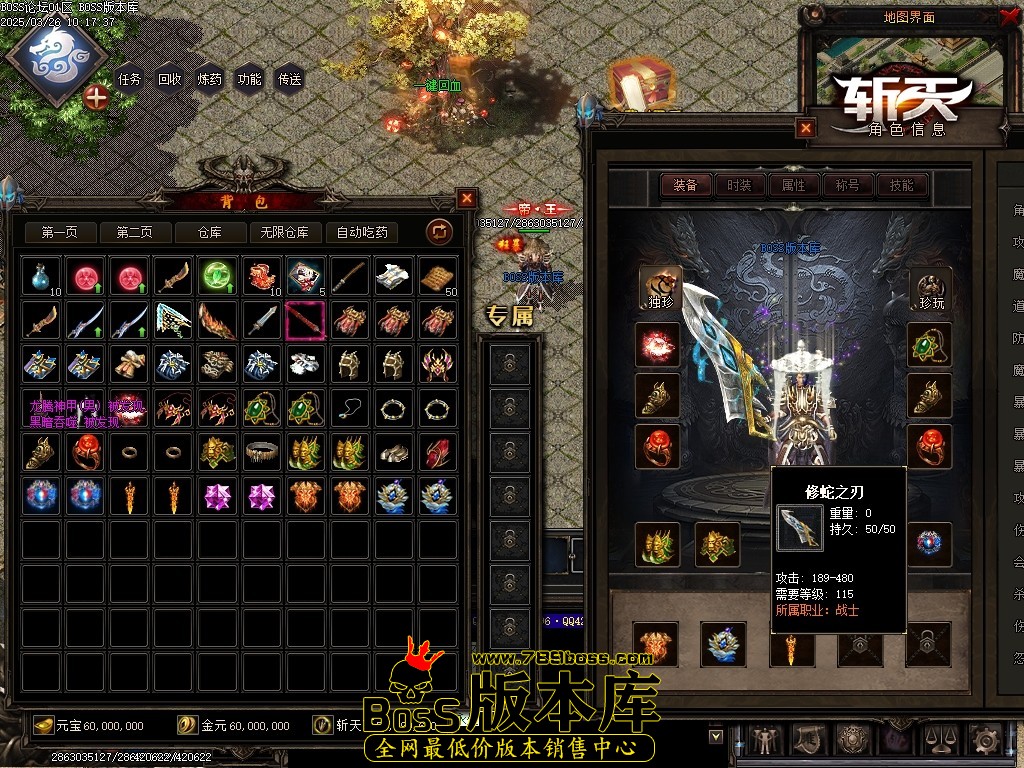Select the 珍玩 curio equipment slot

pos(930,288)
